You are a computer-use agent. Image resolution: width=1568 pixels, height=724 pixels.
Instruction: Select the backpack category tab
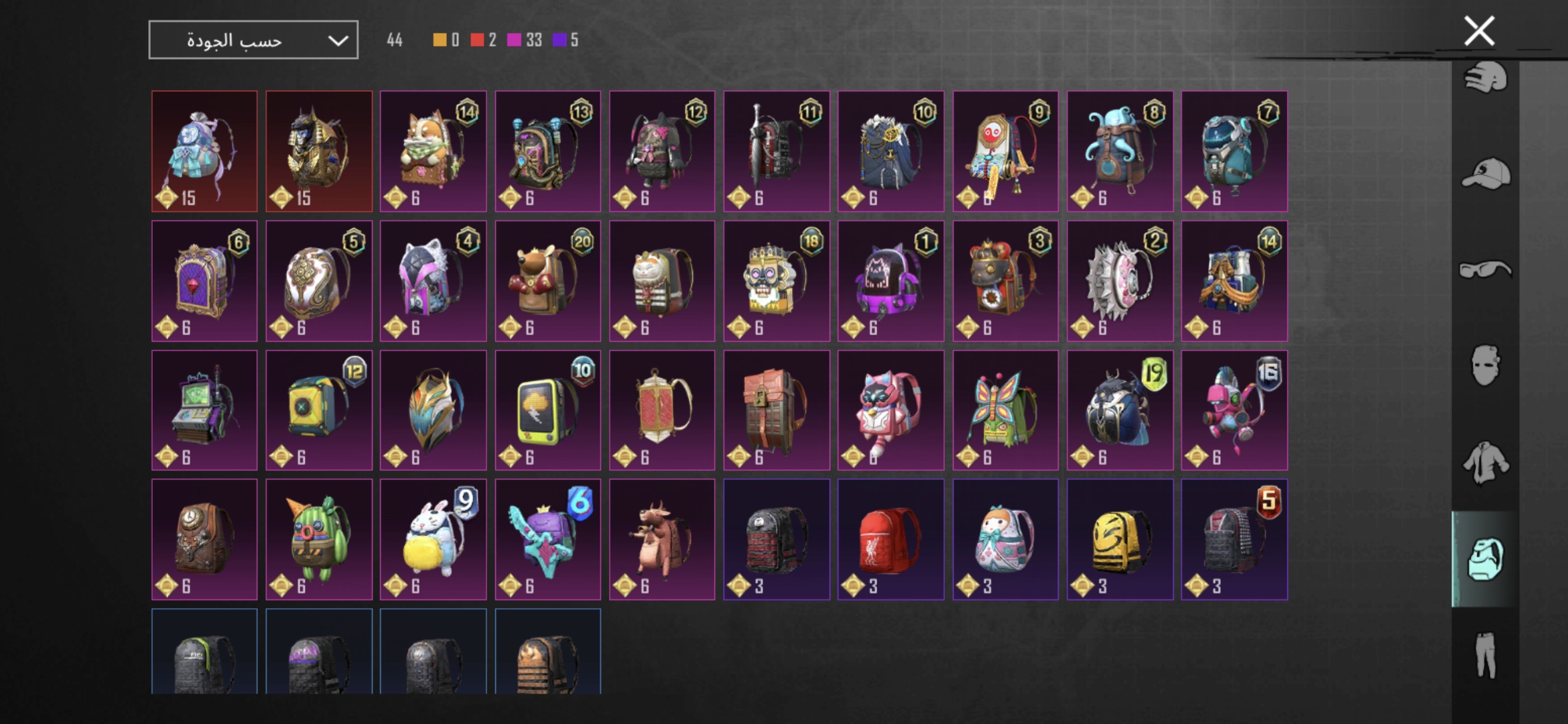click(x=1486, y=559)
